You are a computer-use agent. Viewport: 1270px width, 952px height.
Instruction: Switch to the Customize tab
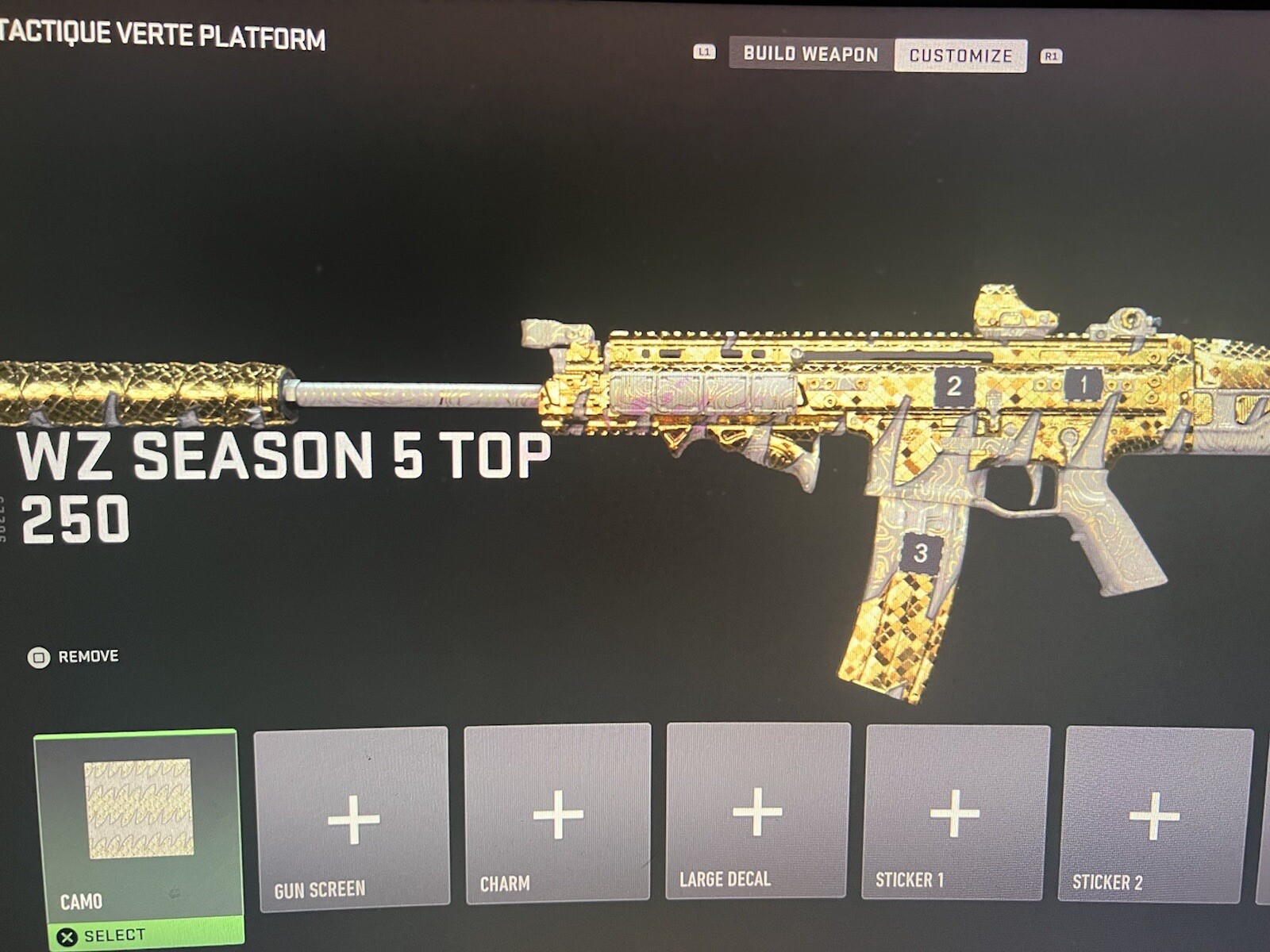(960, 54)
